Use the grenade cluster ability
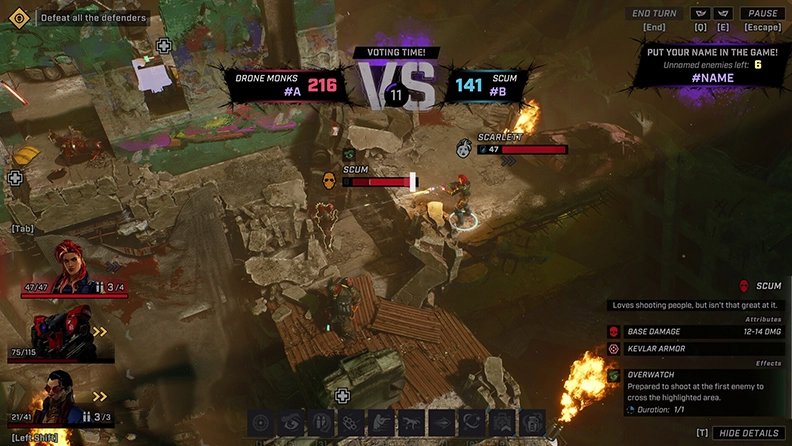The image size is (792, 446). pyautogui.click(x=352, y=423)
